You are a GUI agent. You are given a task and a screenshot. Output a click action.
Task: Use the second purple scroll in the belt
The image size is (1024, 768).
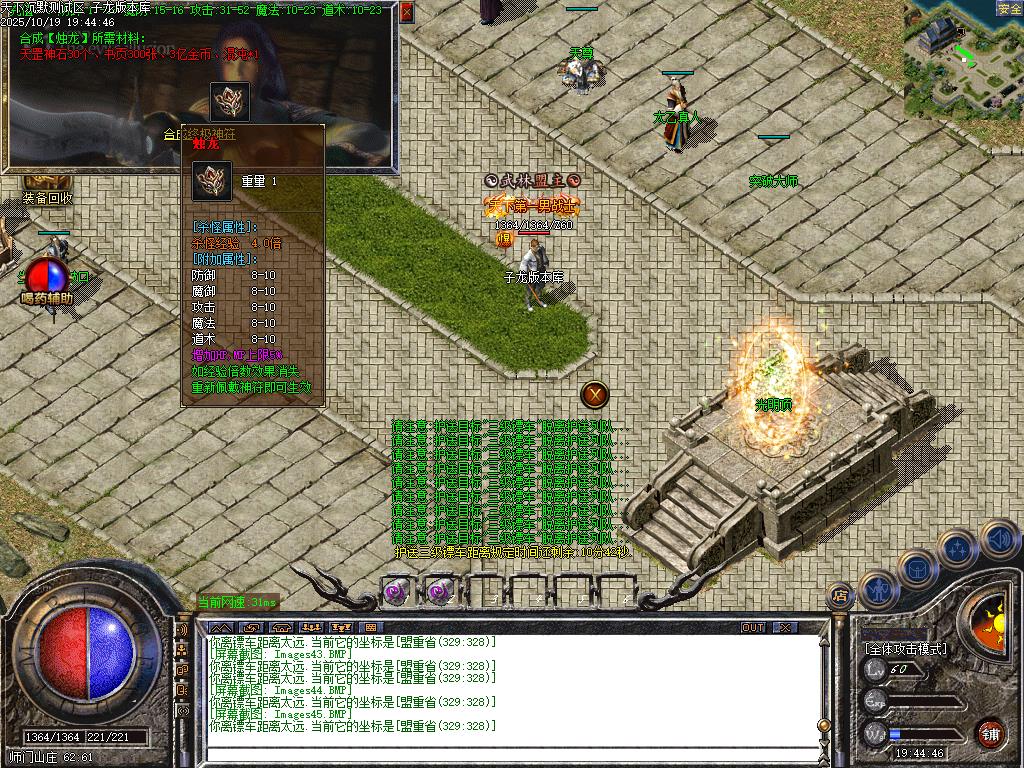coord(440,591)
